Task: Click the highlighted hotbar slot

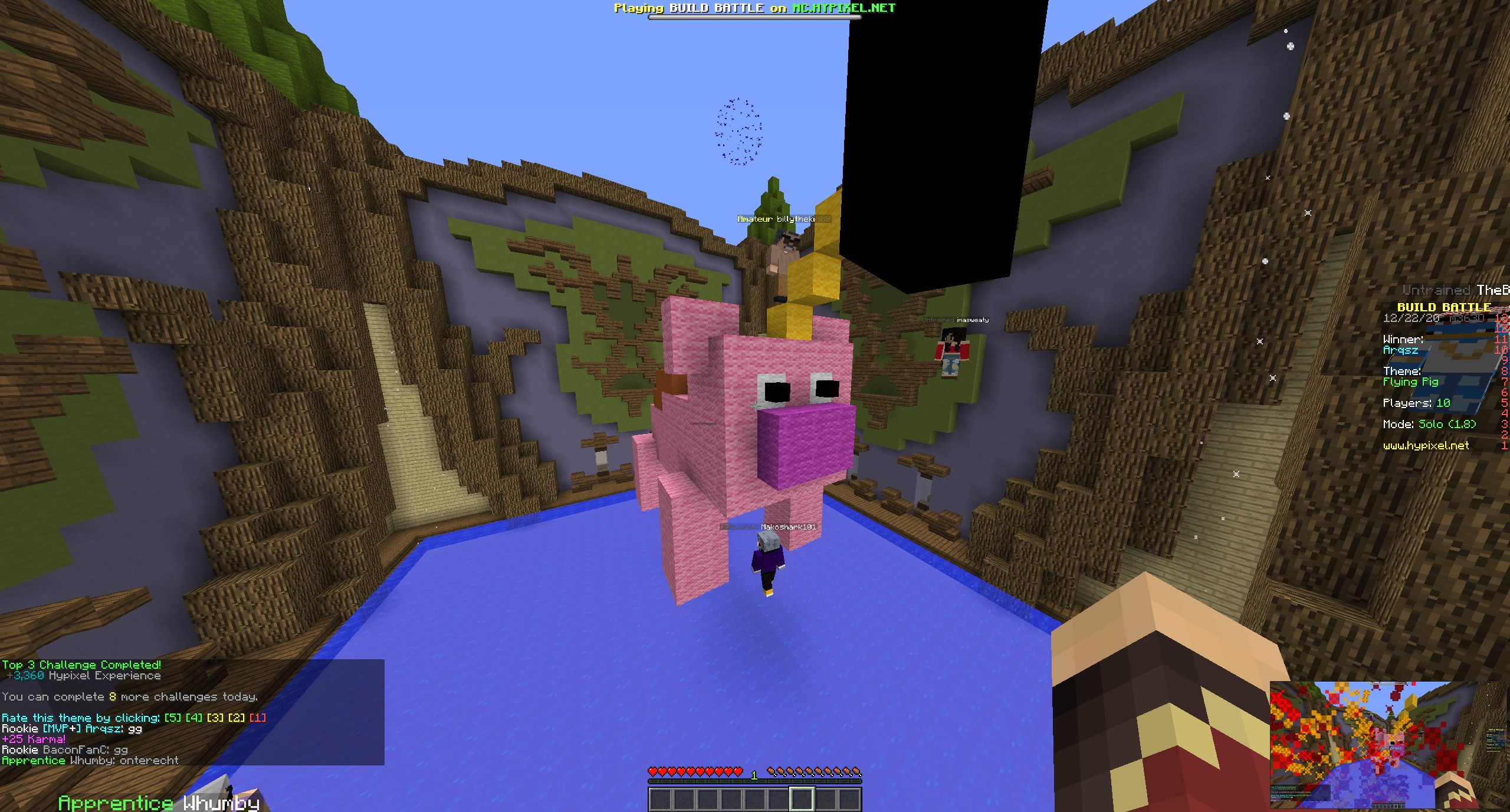Action: tap(802, 800)
